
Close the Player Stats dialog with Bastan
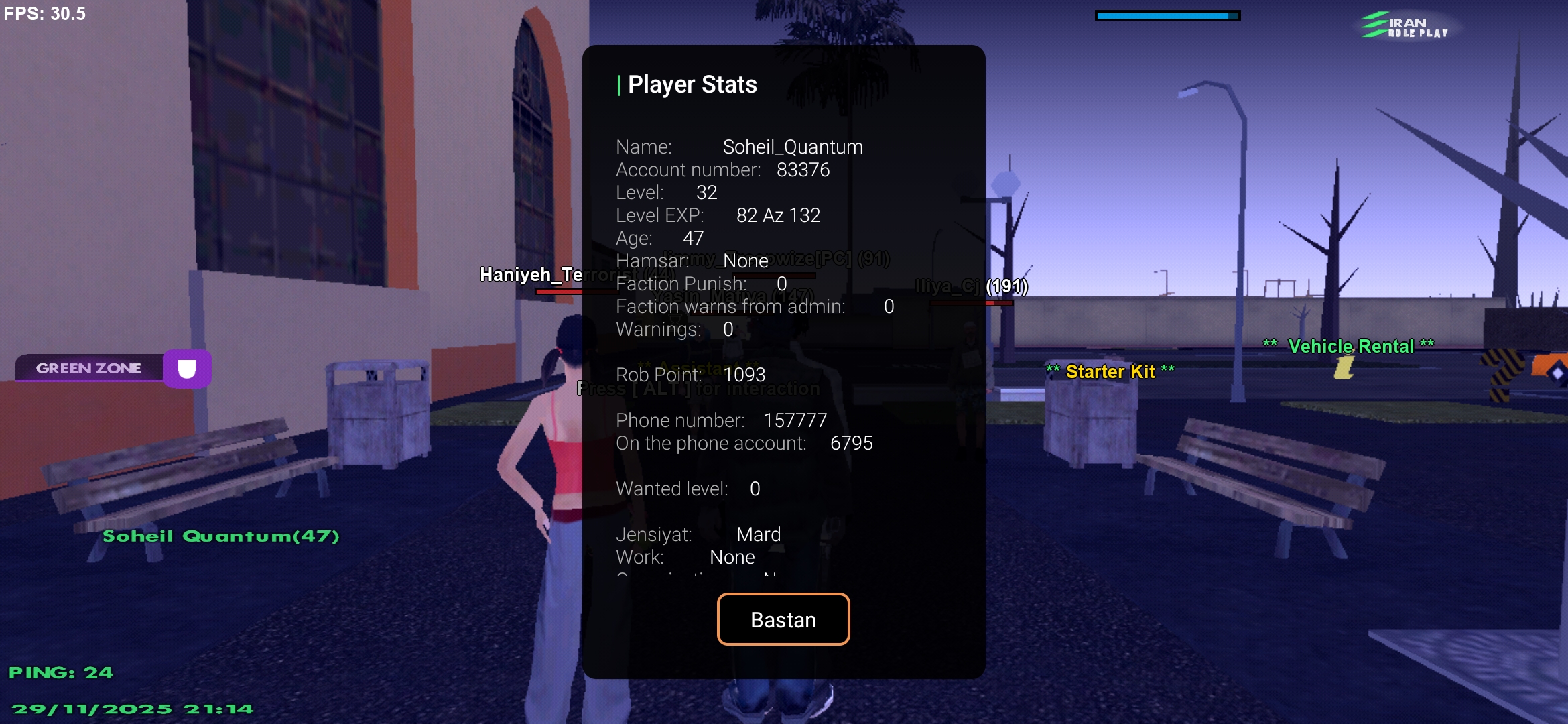[783, 619]
